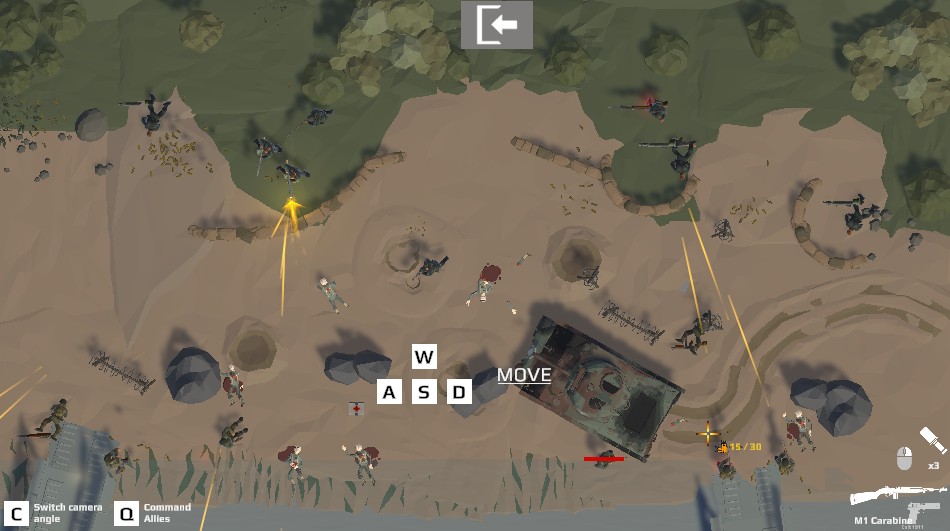Click the grenade icon

point(932,439)
